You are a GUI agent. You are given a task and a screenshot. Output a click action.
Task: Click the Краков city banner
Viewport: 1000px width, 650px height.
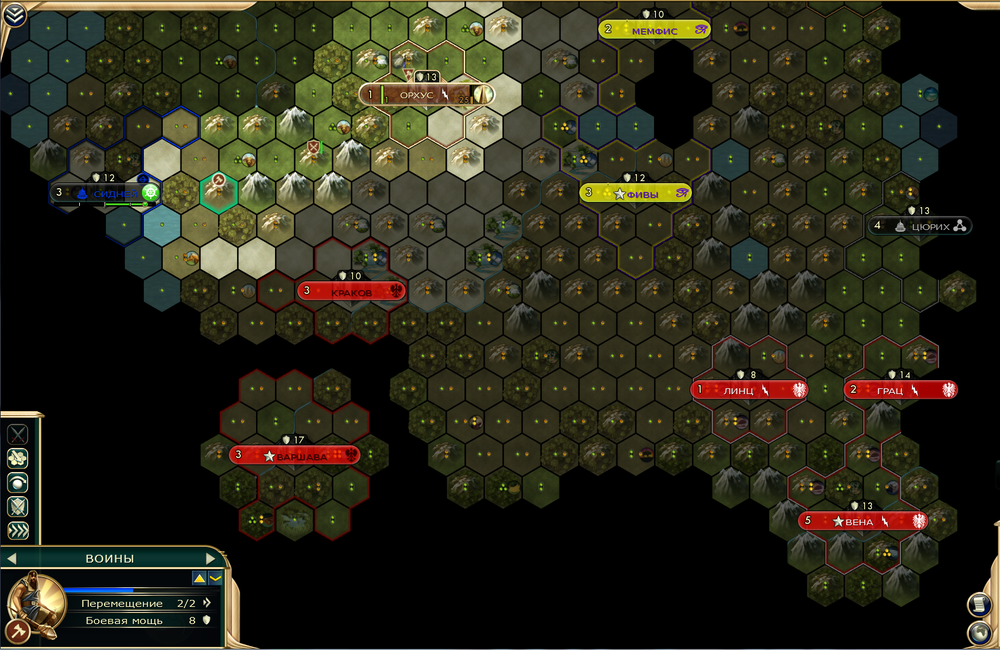pyautogui.click(x=351, y=292)
